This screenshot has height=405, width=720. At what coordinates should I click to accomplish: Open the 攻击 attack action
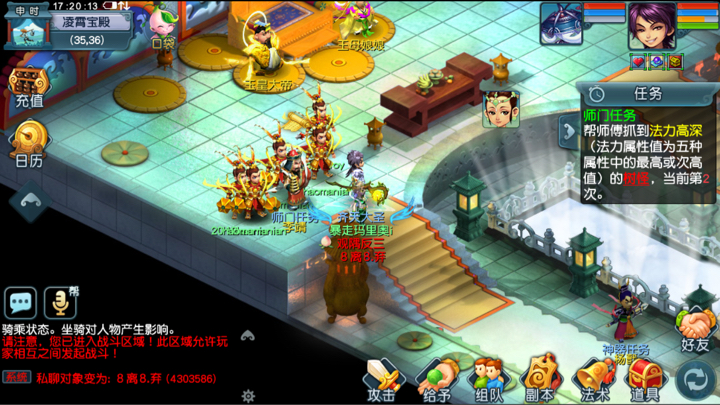click(x=381, y=379)
